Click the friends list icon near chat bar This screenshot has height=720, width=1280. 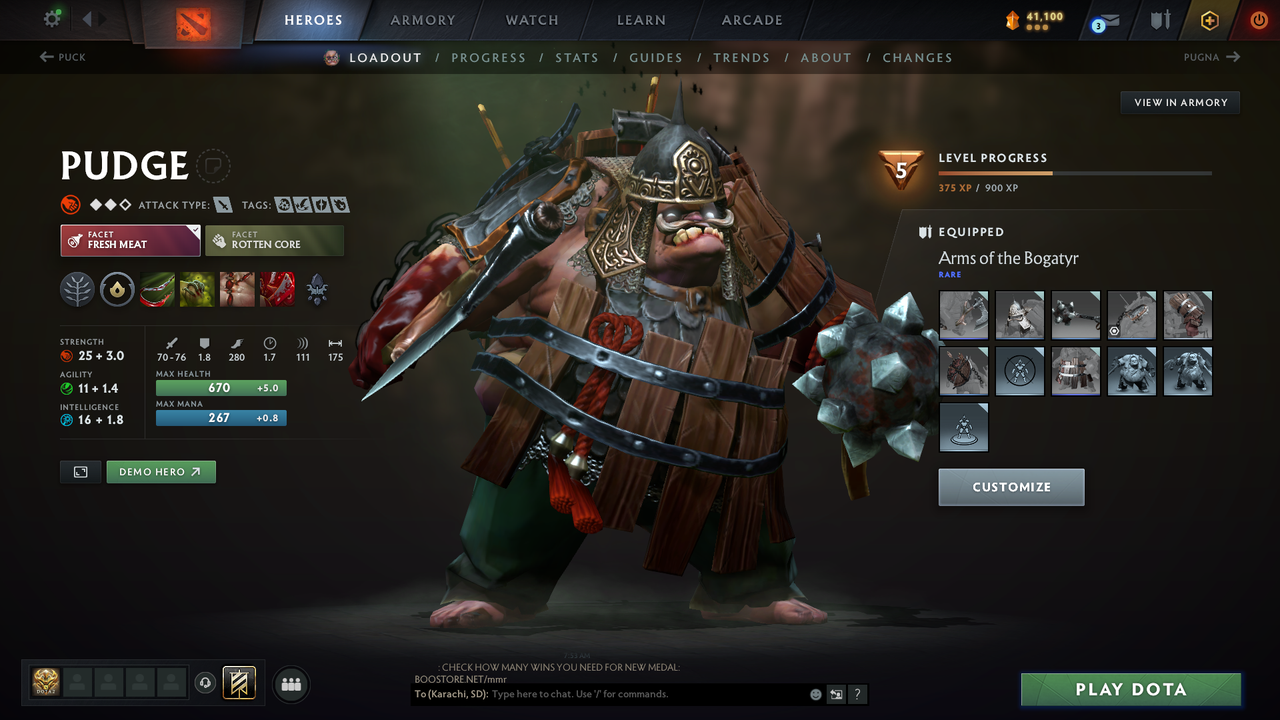[x=290, y=684]
